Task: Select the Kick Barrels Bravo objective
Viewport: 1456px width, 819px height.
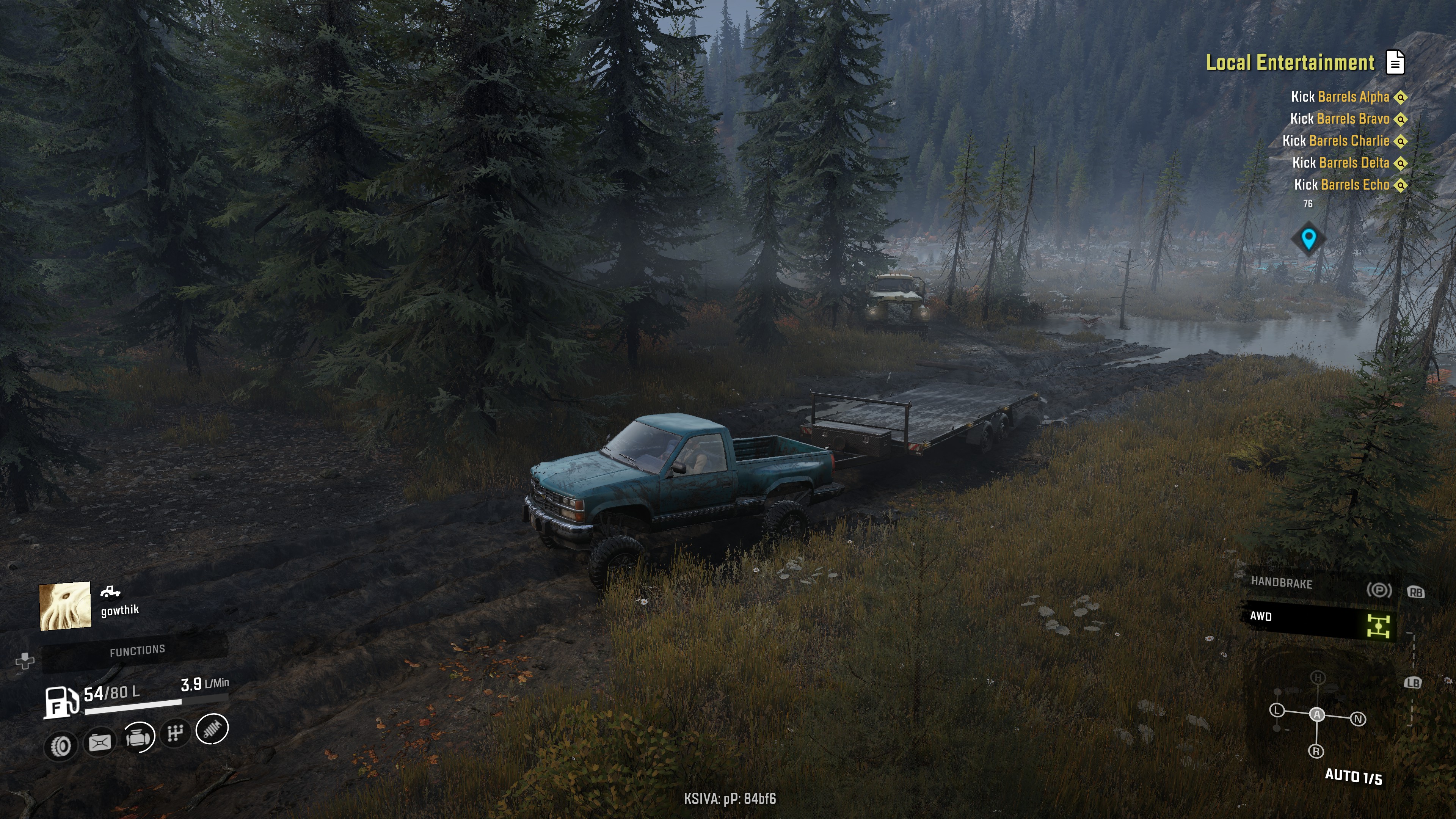Action: click(x=1339, y=119)
